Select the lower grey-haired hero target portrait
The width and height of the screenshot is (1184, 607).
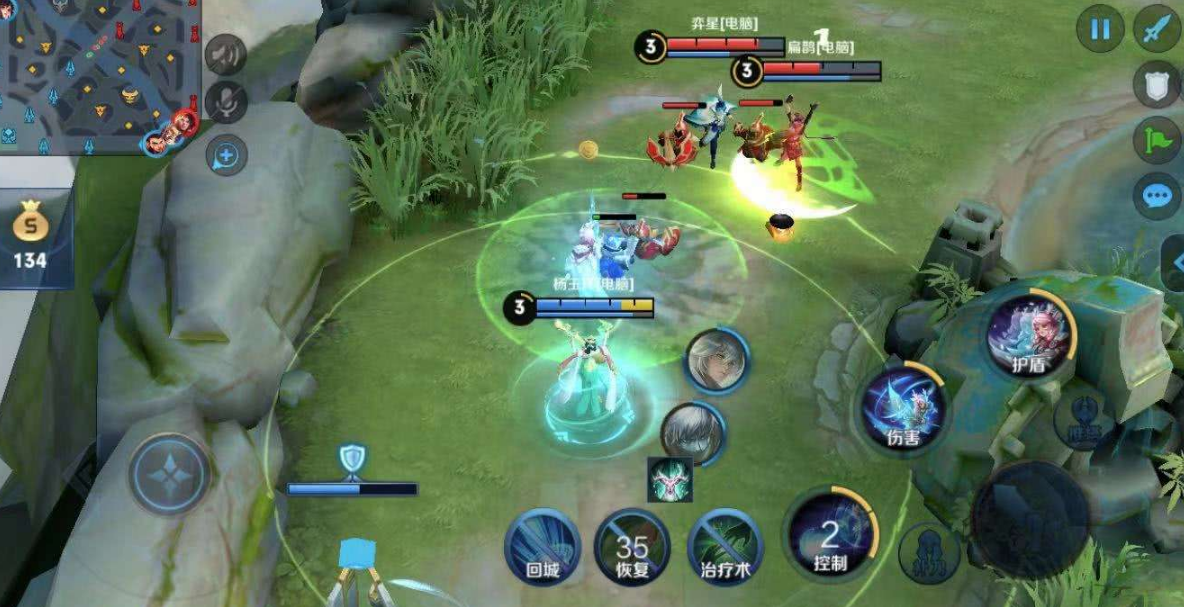point(693,432)
